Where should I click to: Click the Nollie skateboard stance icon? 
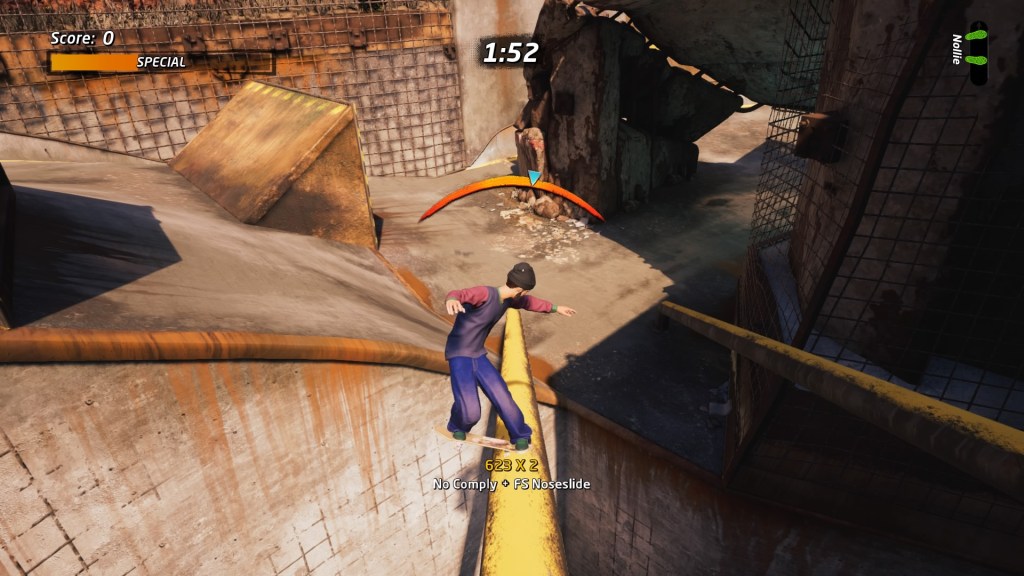tap(978, 53)
